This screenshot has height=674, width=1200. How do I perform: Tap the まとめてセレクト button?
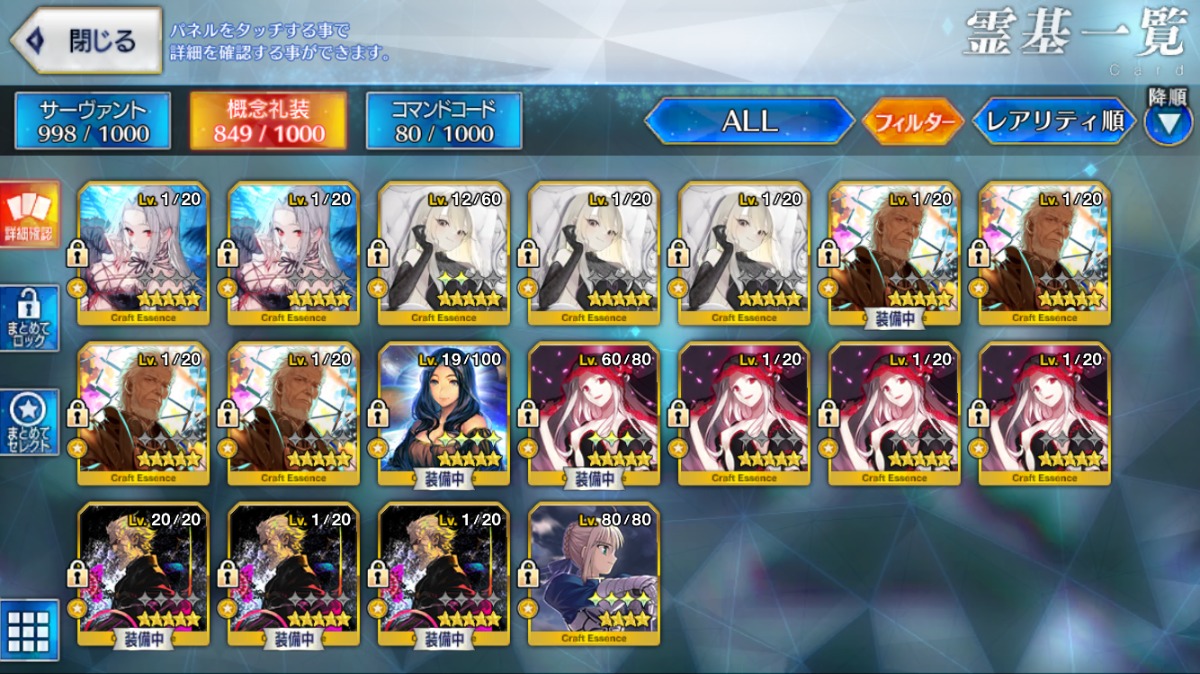pos(29,420)
